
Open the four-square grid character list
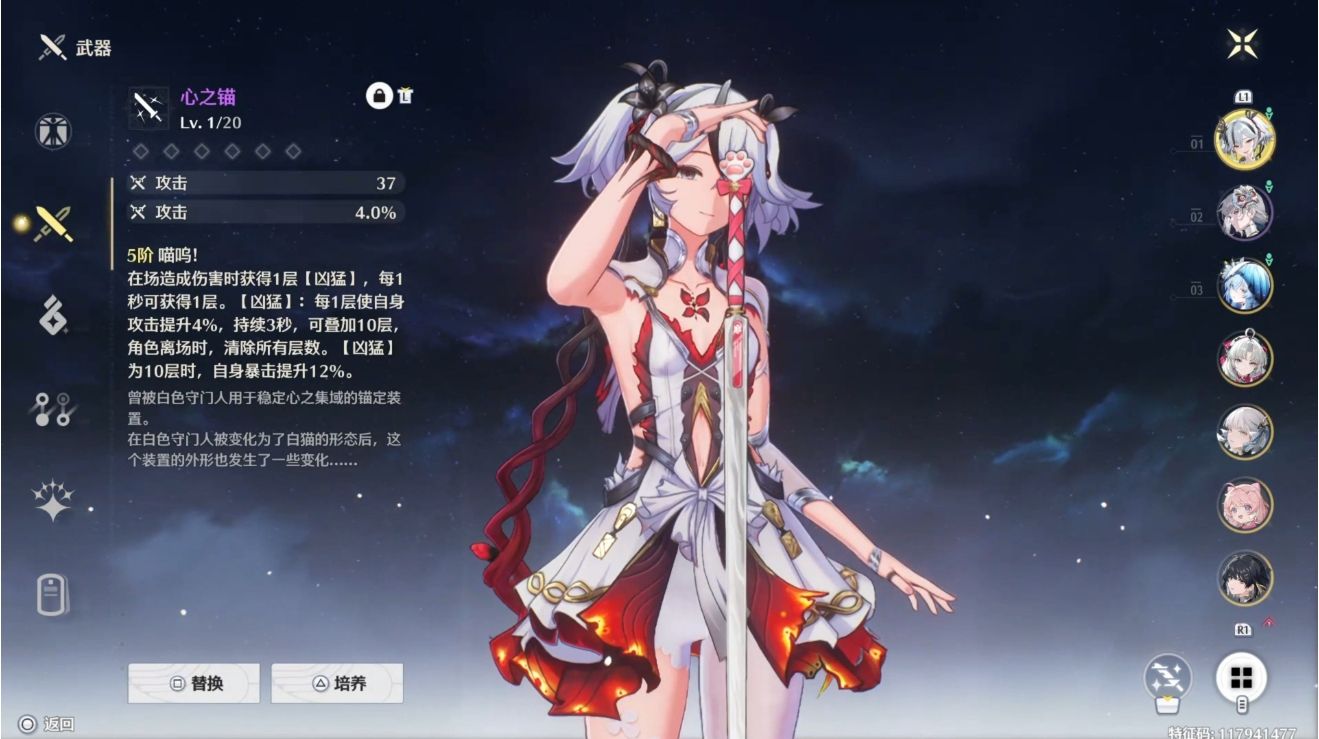1242,677
